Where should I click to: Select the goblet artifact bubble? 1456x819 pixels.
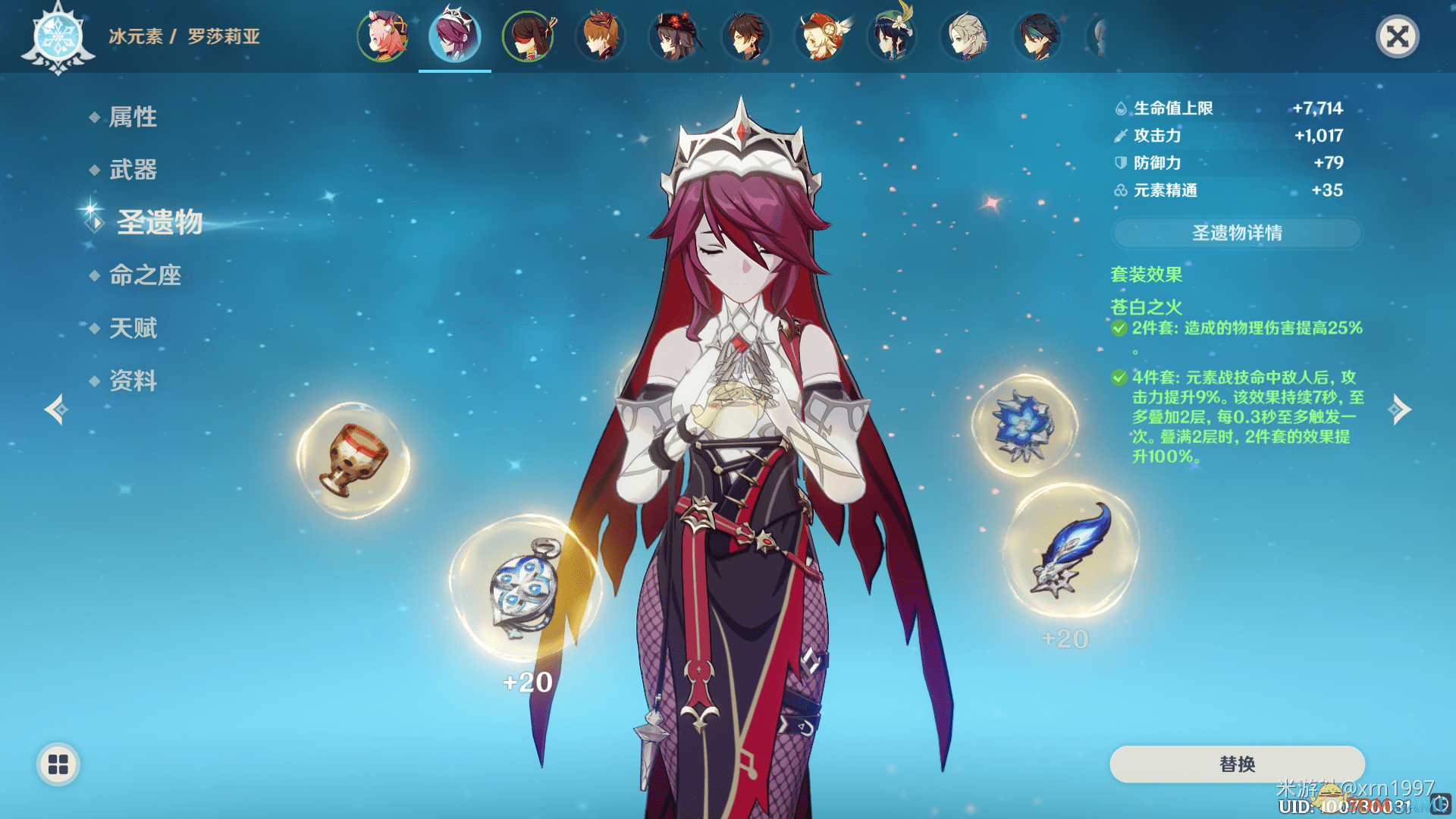[353, 460]
